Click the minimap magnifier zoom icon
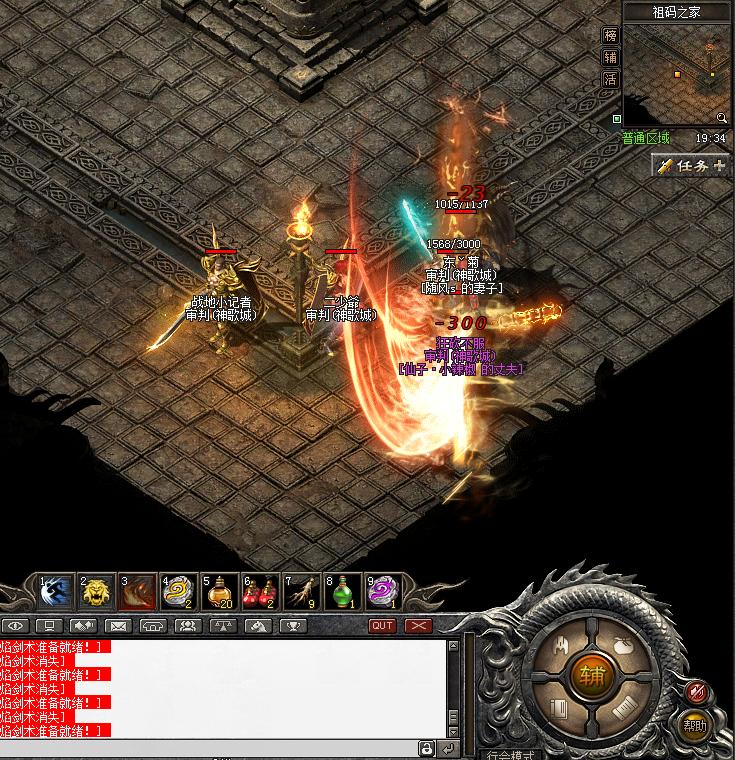The image size is (735, 760). click(722, 118)
